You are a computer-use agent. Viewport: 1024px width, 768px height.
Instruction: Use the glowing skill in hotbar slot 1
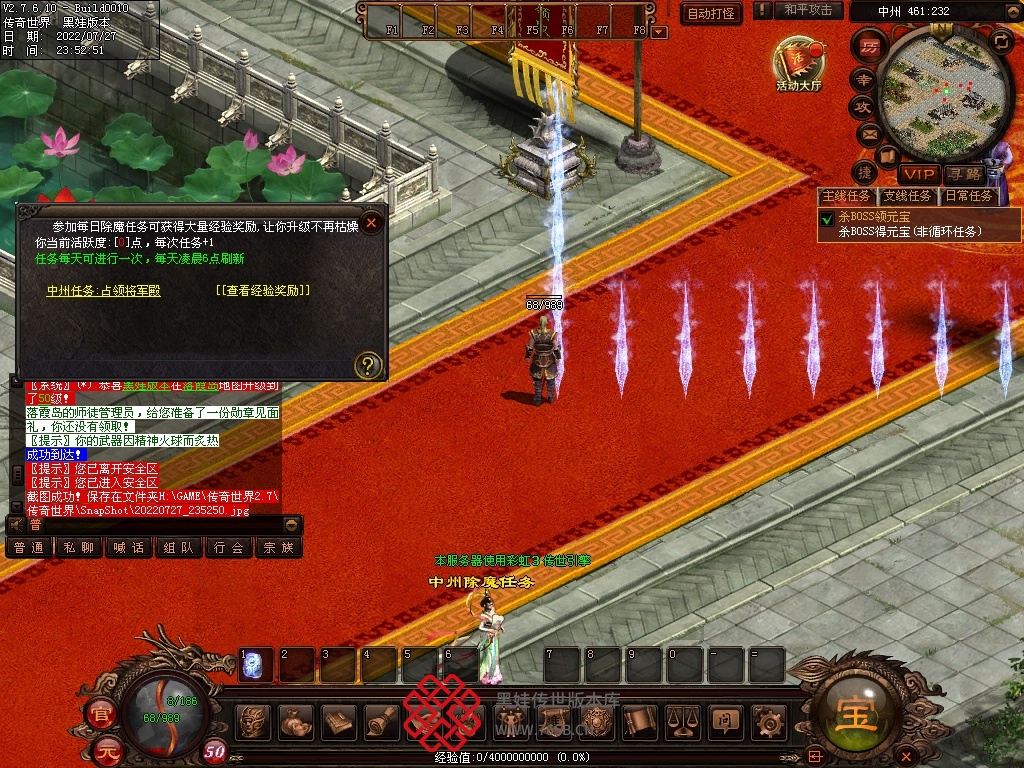[x=255, y=664]
